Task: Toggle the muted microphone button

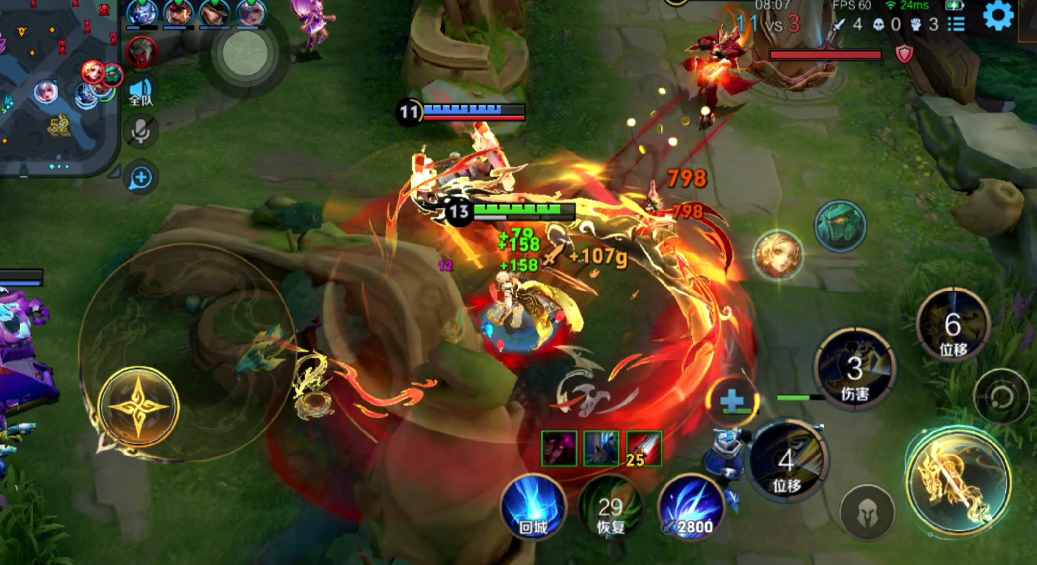Action: [x=141, y=130]
